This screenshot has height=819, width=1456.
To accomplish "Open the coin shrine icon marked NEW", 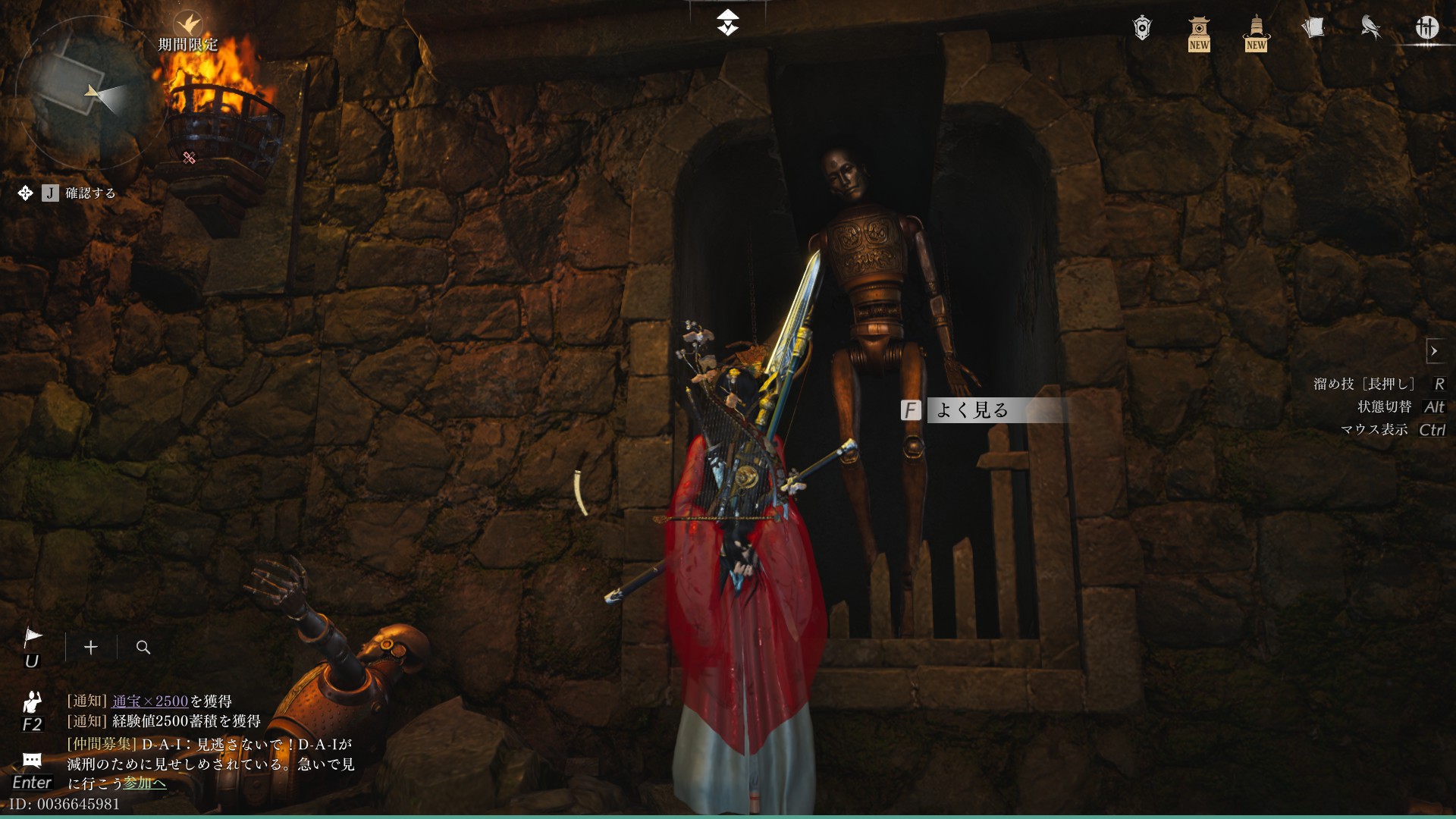I will click(1199, 32).
